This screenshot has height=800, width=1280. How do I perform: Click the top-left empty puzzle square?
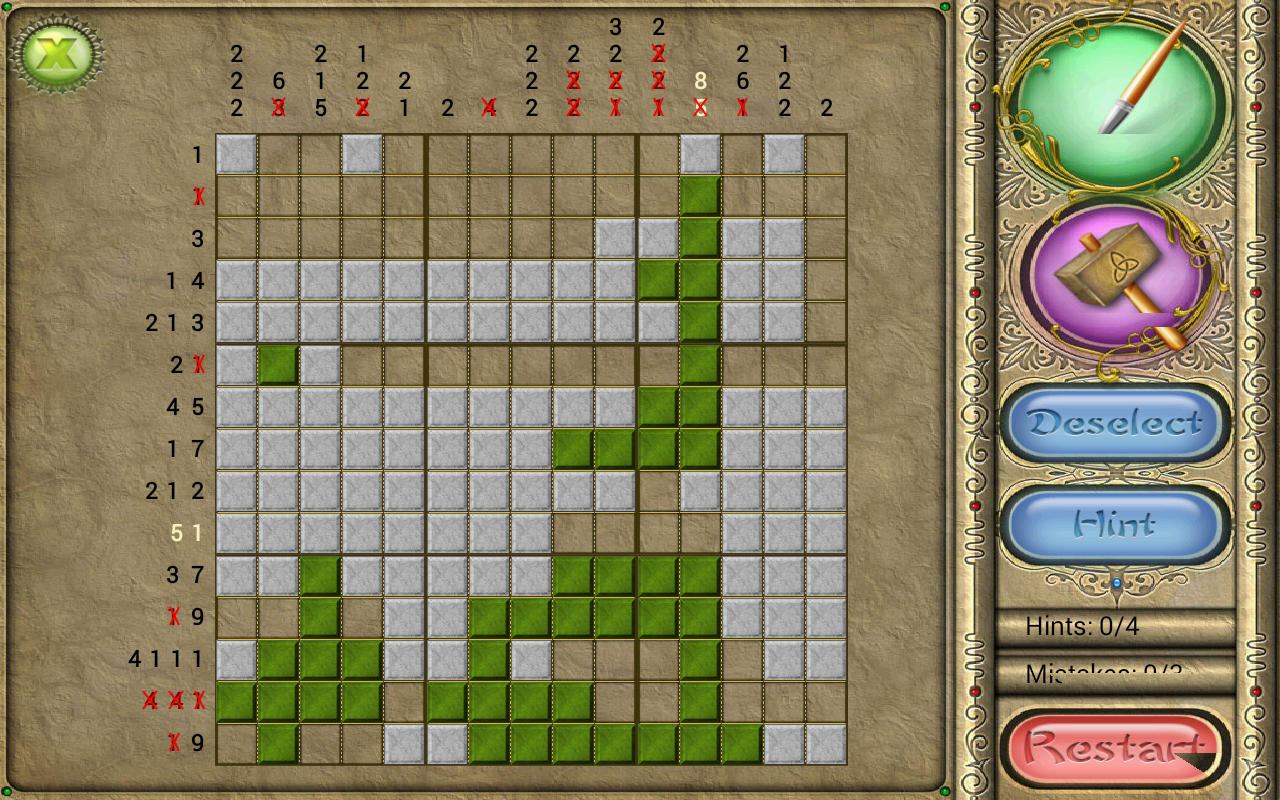(235, 155)
